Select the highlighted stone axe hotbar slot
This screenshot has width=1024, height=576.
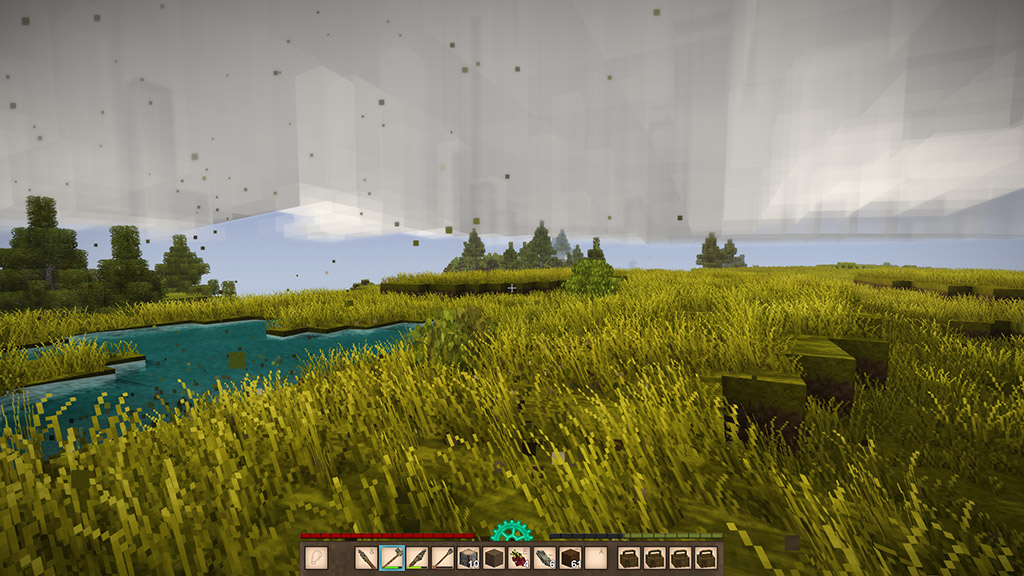click(x=392, y=558)
